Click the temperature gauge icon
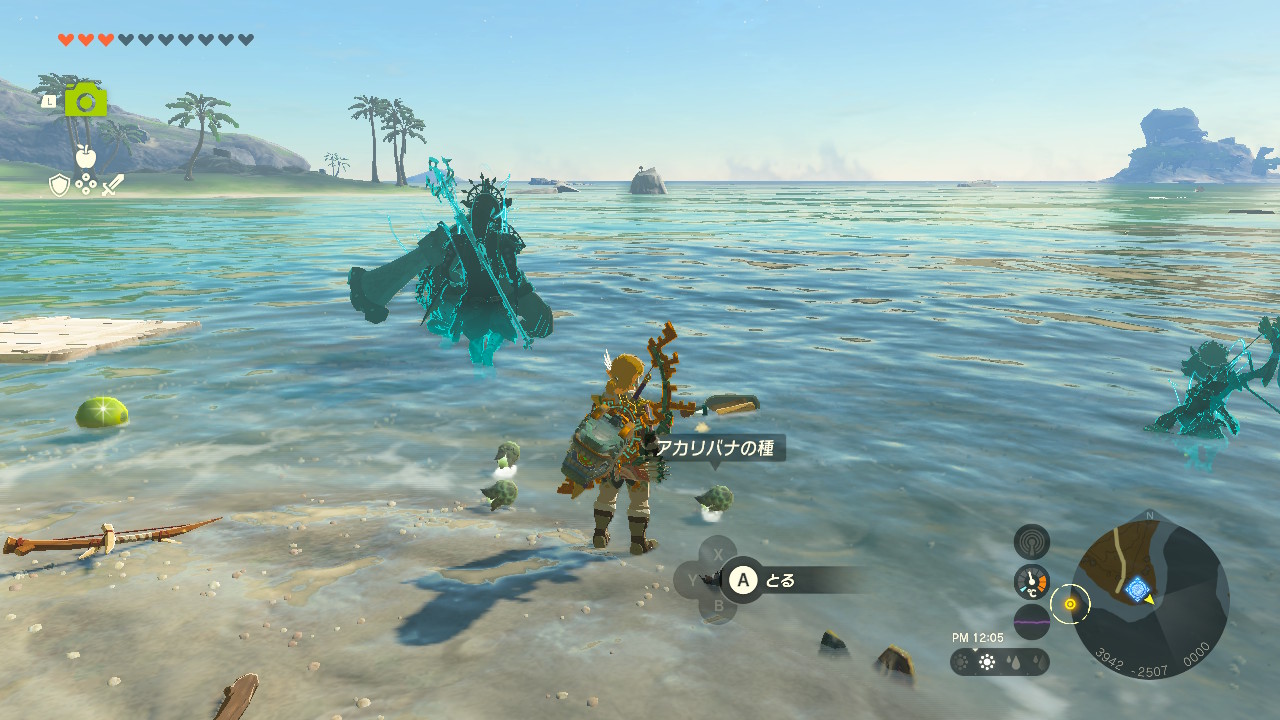Screen dimensions: 1280x720 [1031, 581]
